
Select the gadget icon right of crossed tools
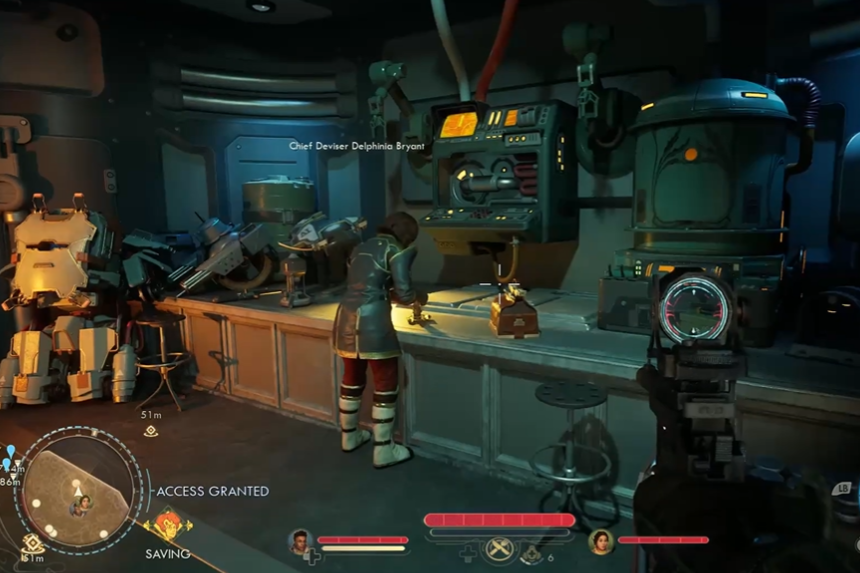click(x=531, y=551)
